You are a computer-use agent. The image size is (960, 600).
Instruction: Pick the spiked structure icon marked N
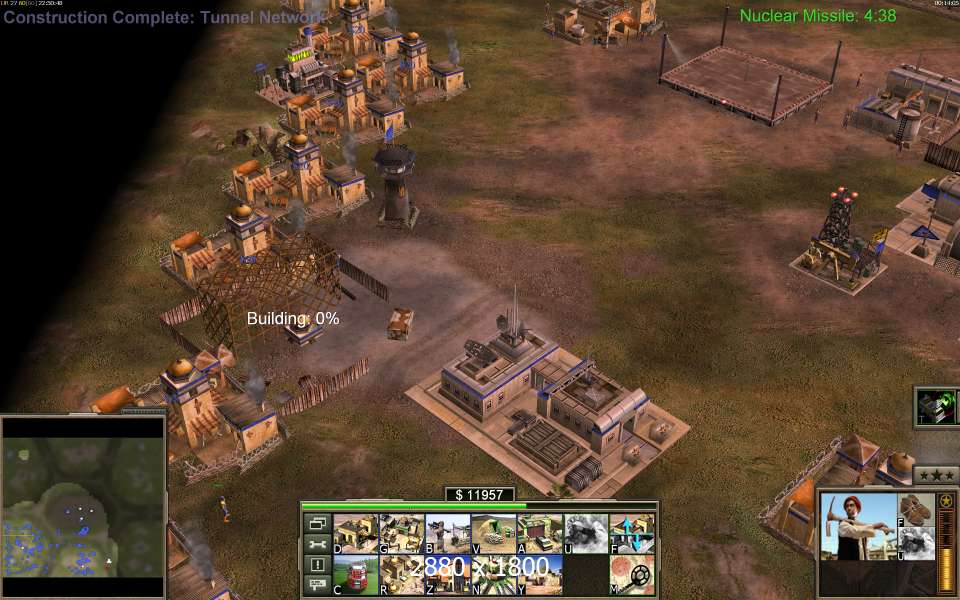point(493,574)
